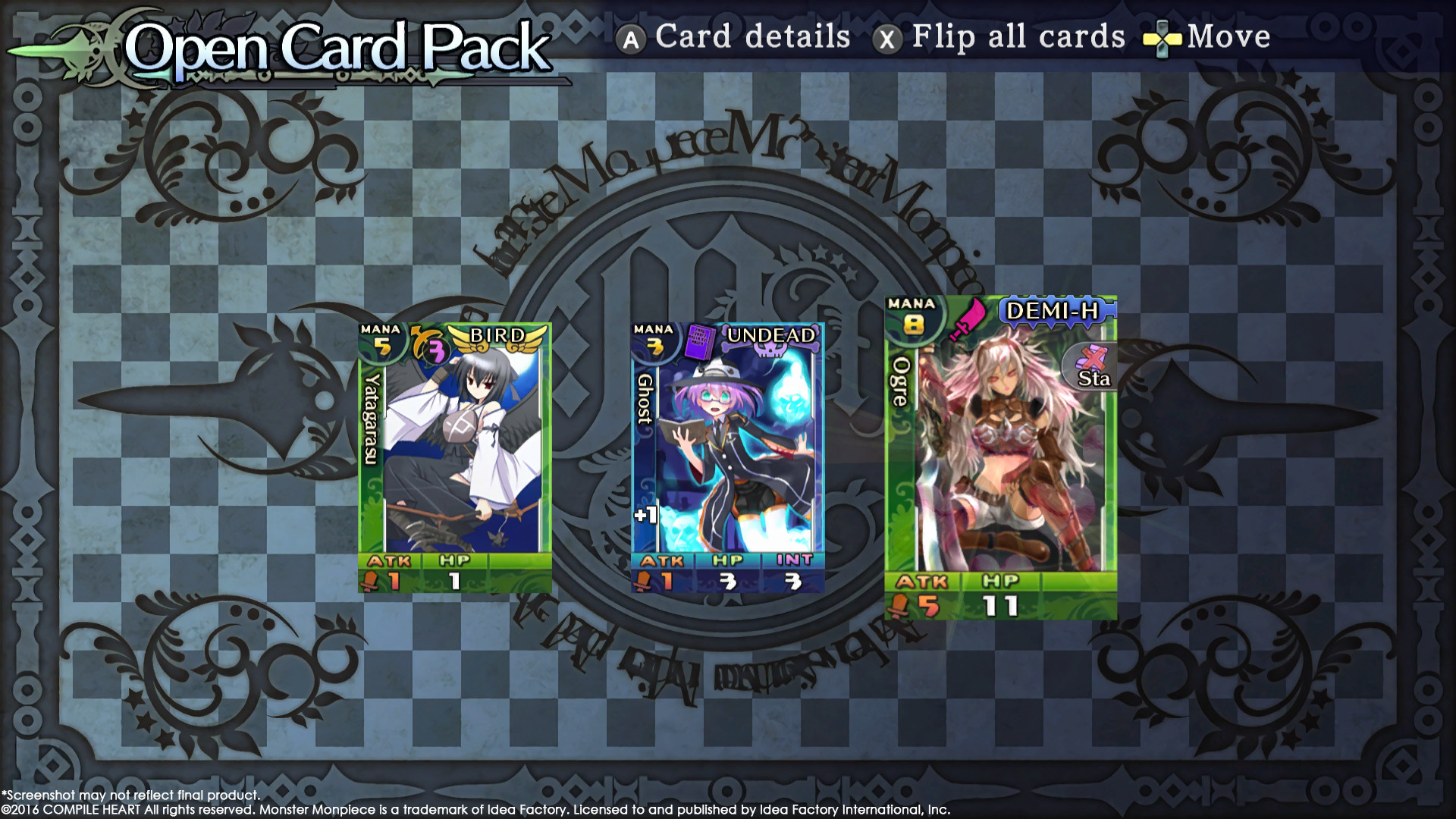Image resolution: width=1456 pixels, height=819 pixels.
Task: Click the MANA 5 orb on Yatagarasu card
Action: pos(384,341)
